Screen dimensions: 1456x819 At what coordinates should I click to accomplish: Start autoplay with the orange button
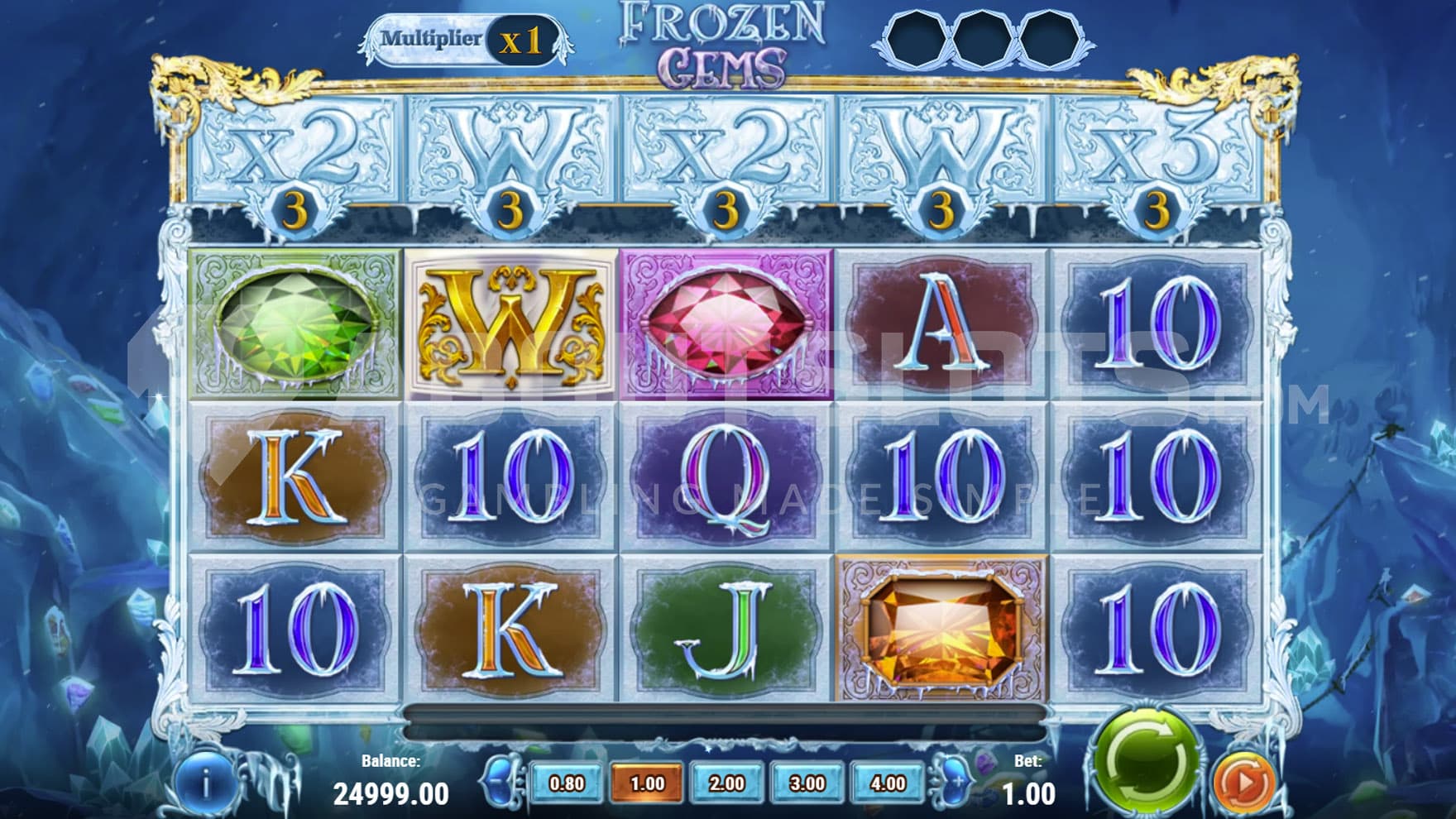(x=1244, y=782)
